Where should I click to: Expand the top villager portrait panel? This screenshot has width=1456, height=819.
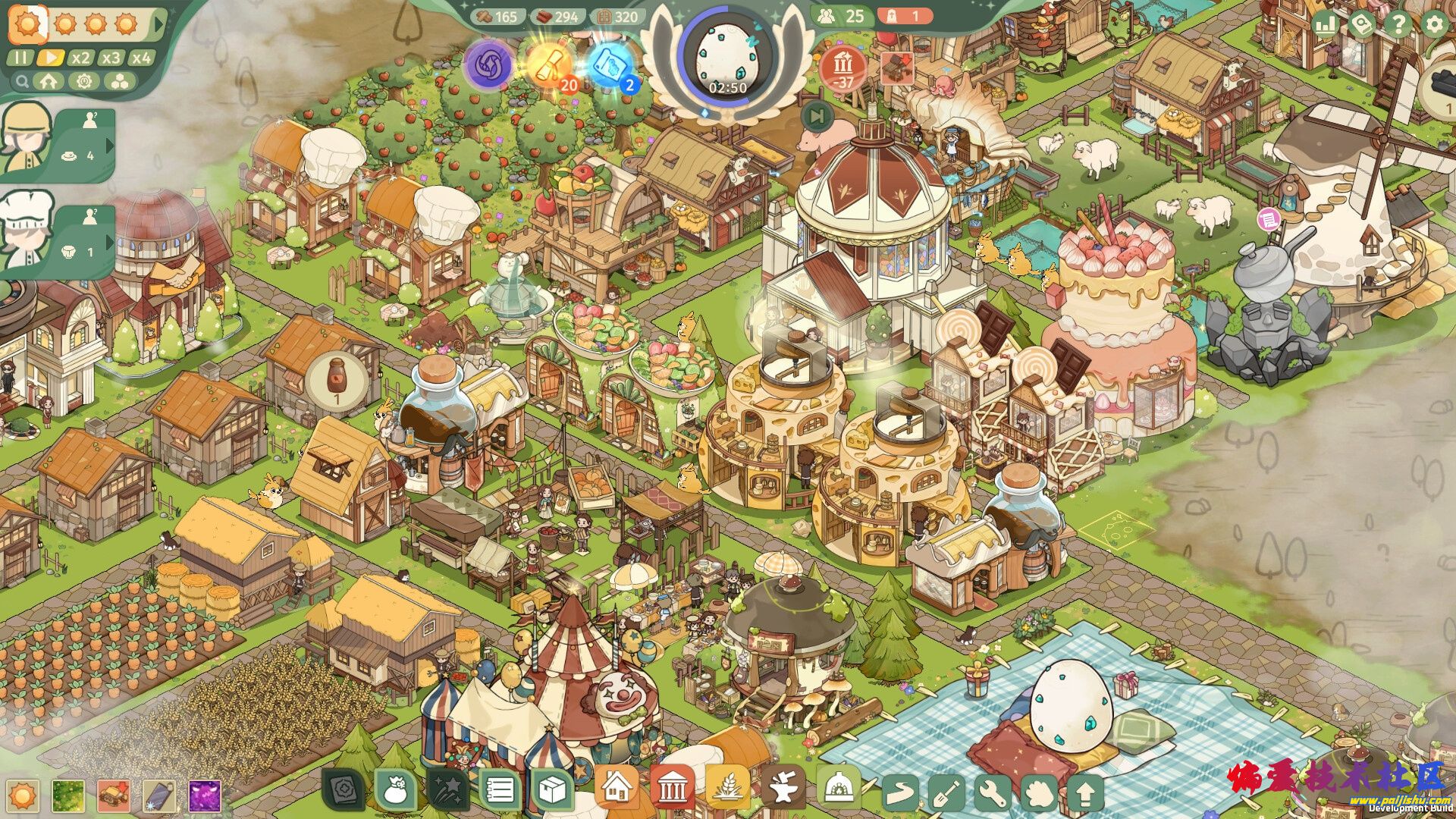coord(108,144)
